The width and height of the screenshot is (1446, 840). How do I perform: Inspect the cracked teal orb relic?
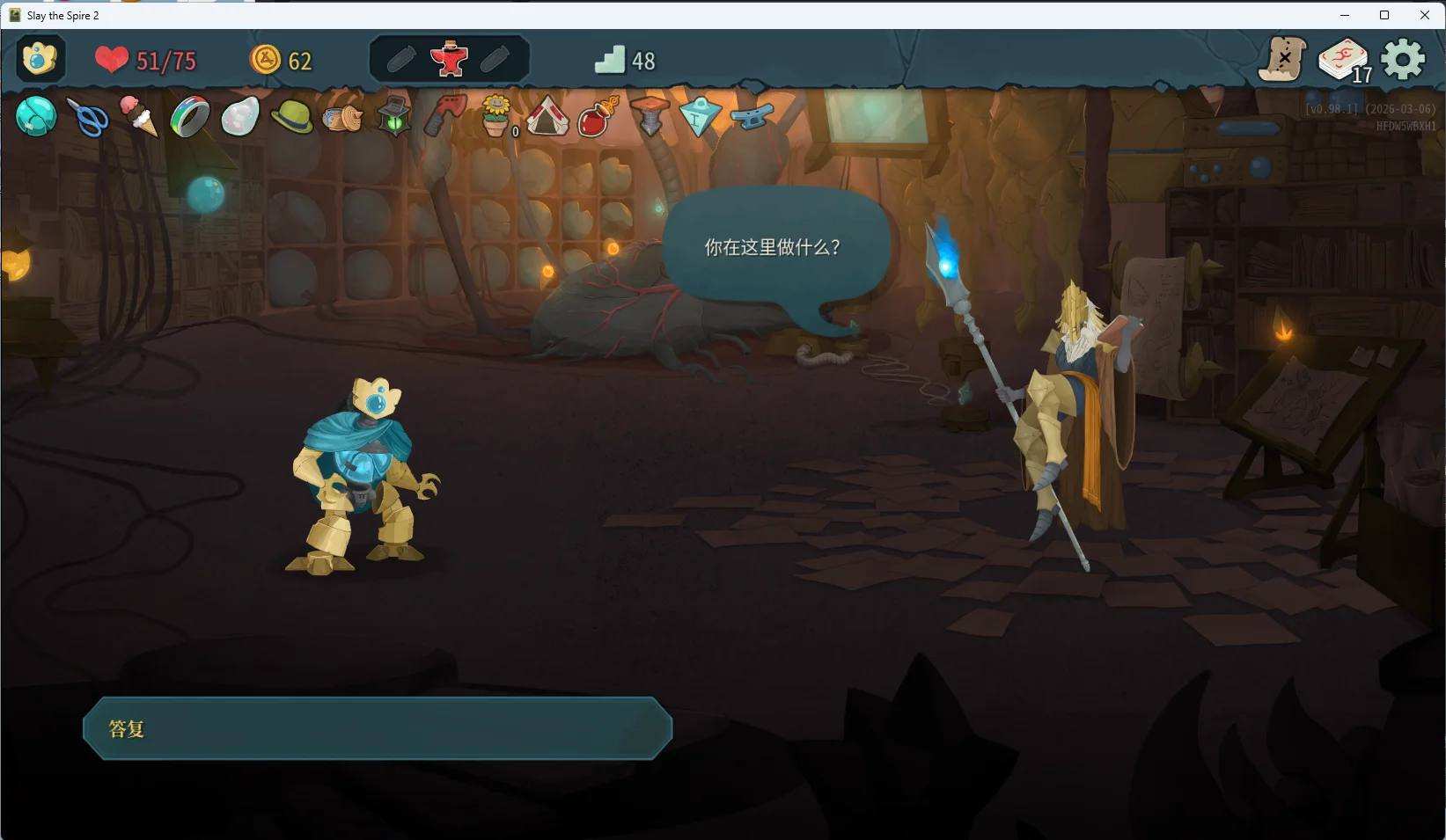(x=36, y=116)
